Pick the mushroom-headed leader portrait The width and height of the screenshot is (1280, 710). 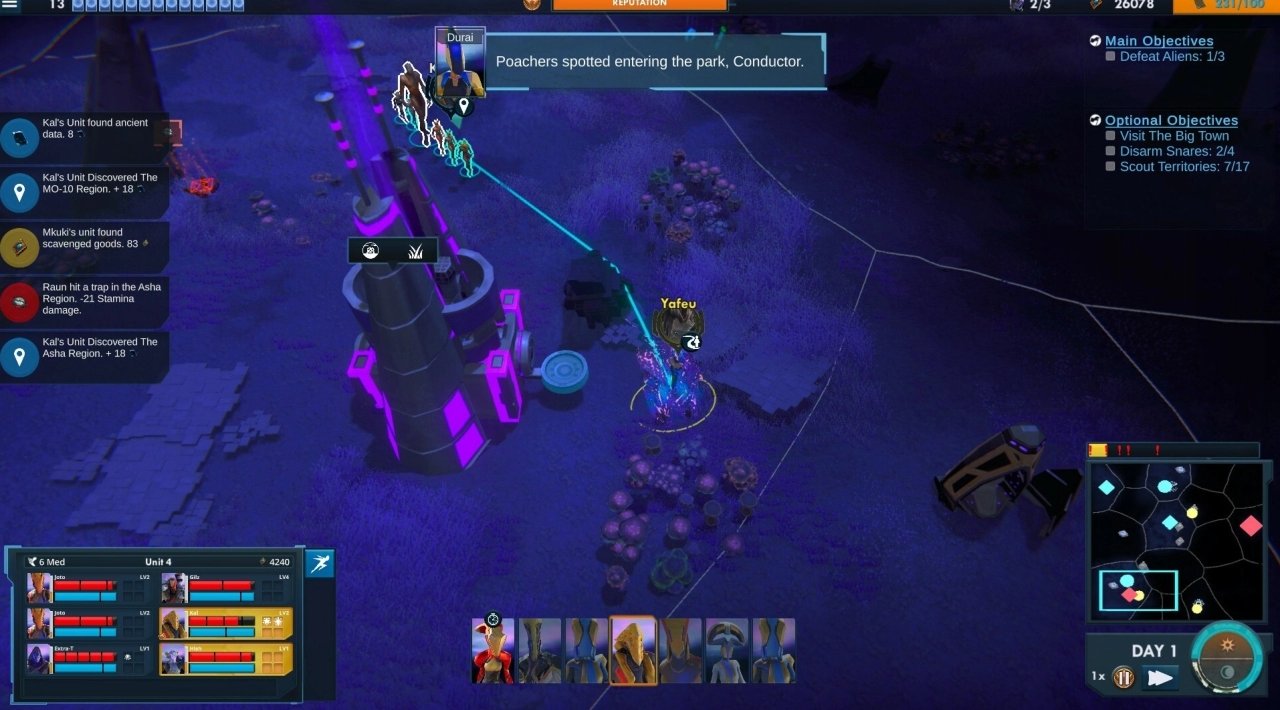(x=727, y=650)
